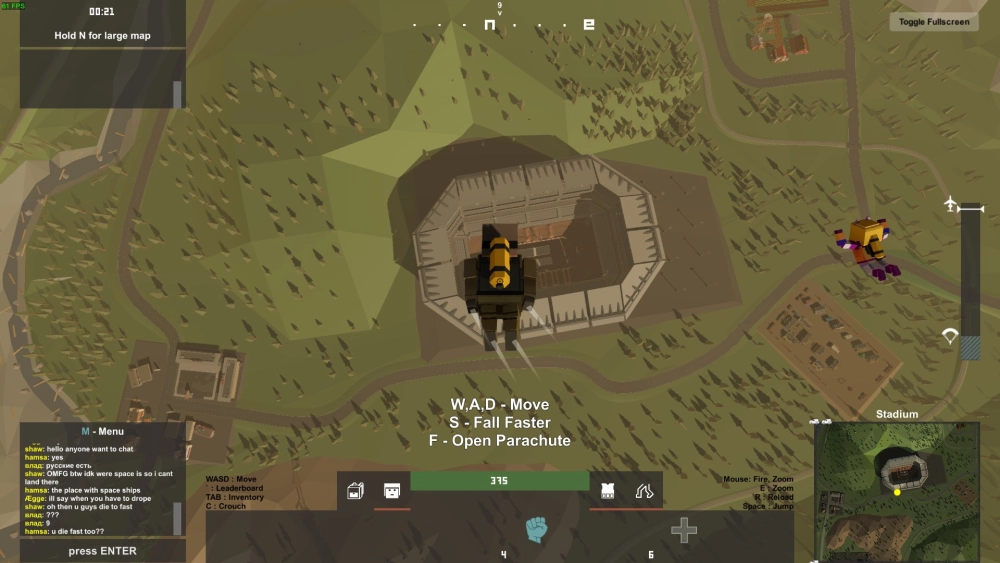The image size is (1000, 563).
Task: Click the airplane icon on altitude gauge
Action: (x=950, y=205)
